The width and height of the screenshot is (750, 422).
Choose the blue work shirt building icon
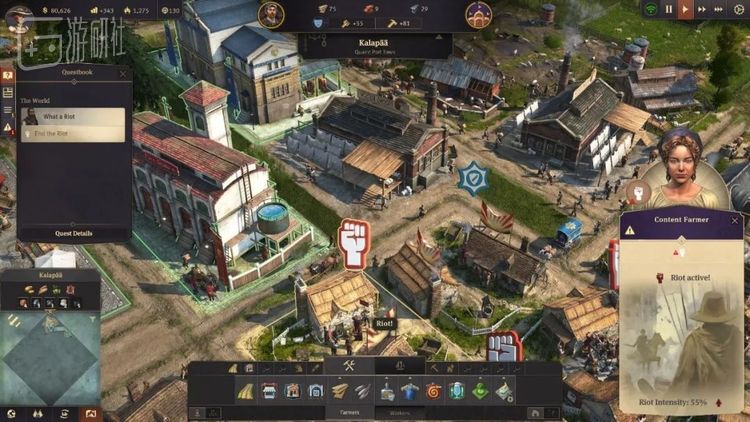click(409, 391)
